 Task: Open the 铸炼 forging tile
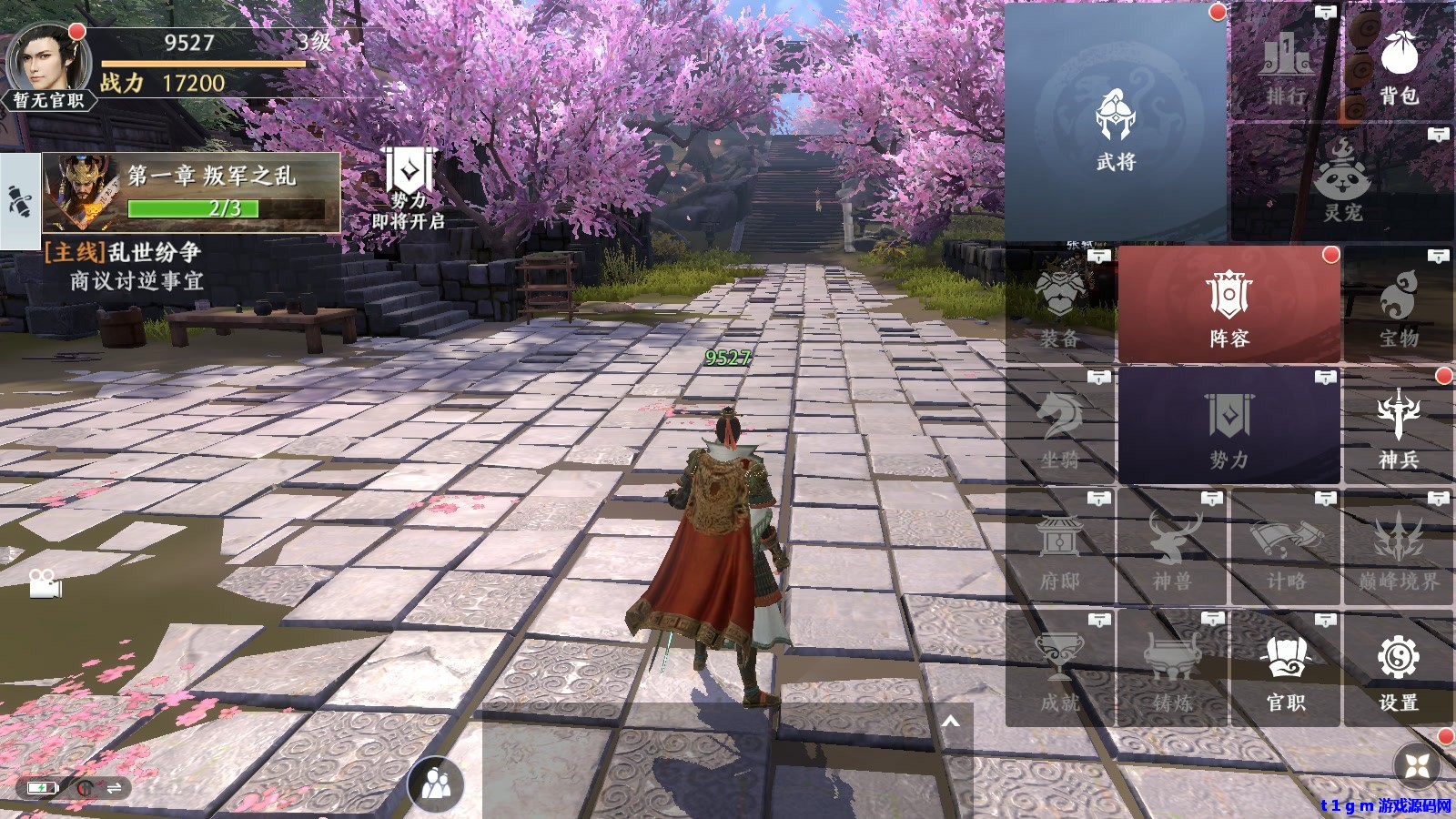(x=1172, y=669)
